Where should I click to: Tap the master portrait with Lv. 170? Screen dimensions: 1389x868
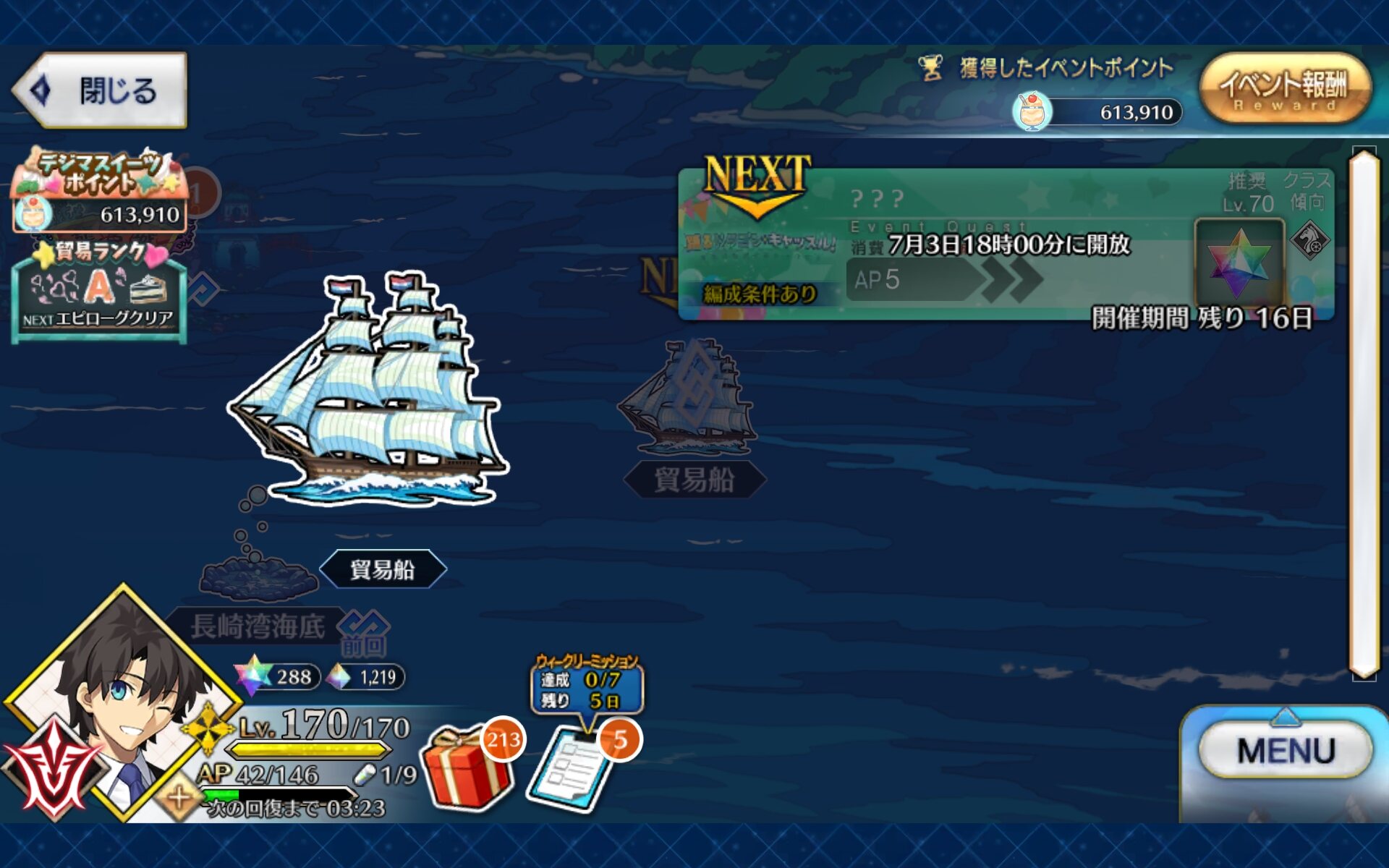(x=119, y=702)
